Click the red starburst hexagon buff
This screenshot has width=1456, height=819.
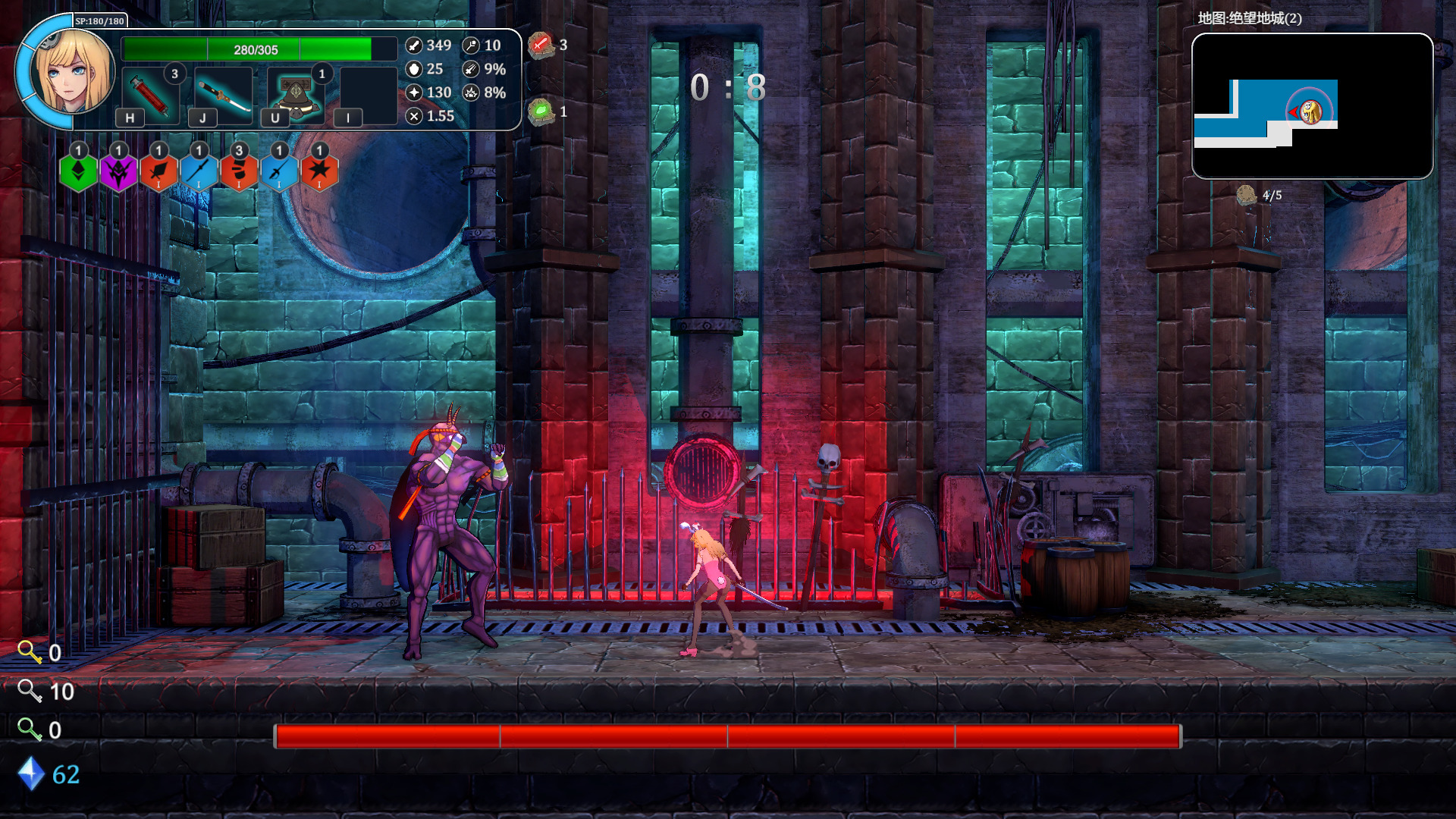point(319,171)
